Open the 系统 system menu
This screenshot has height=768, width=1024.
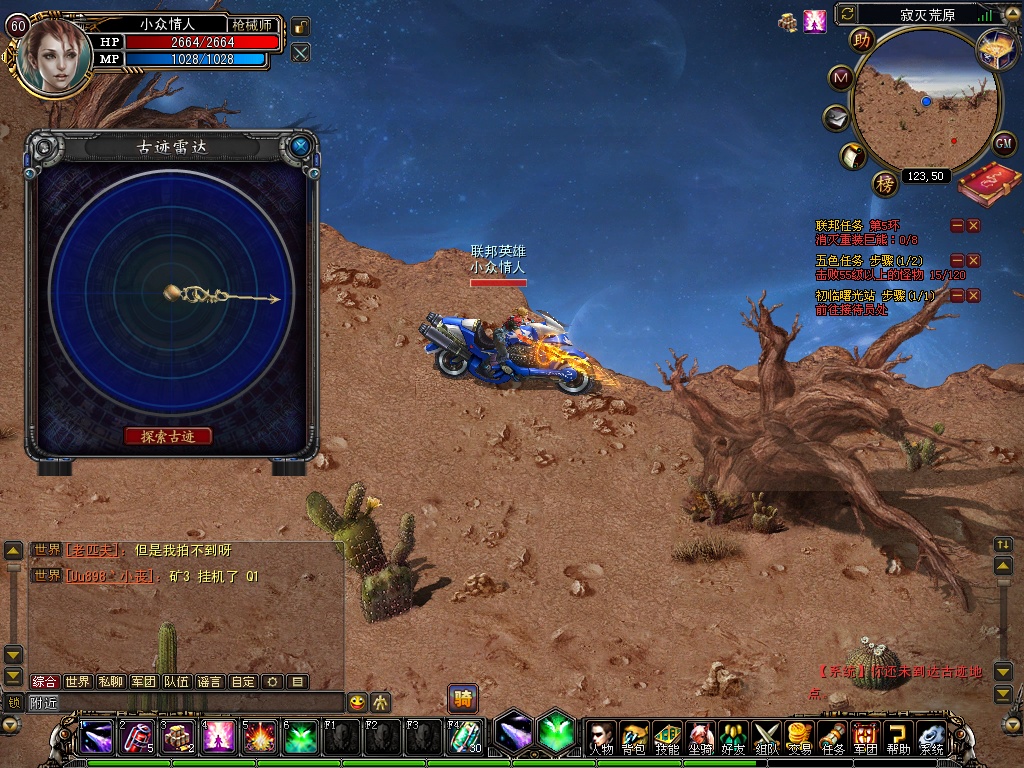point(932,736)
